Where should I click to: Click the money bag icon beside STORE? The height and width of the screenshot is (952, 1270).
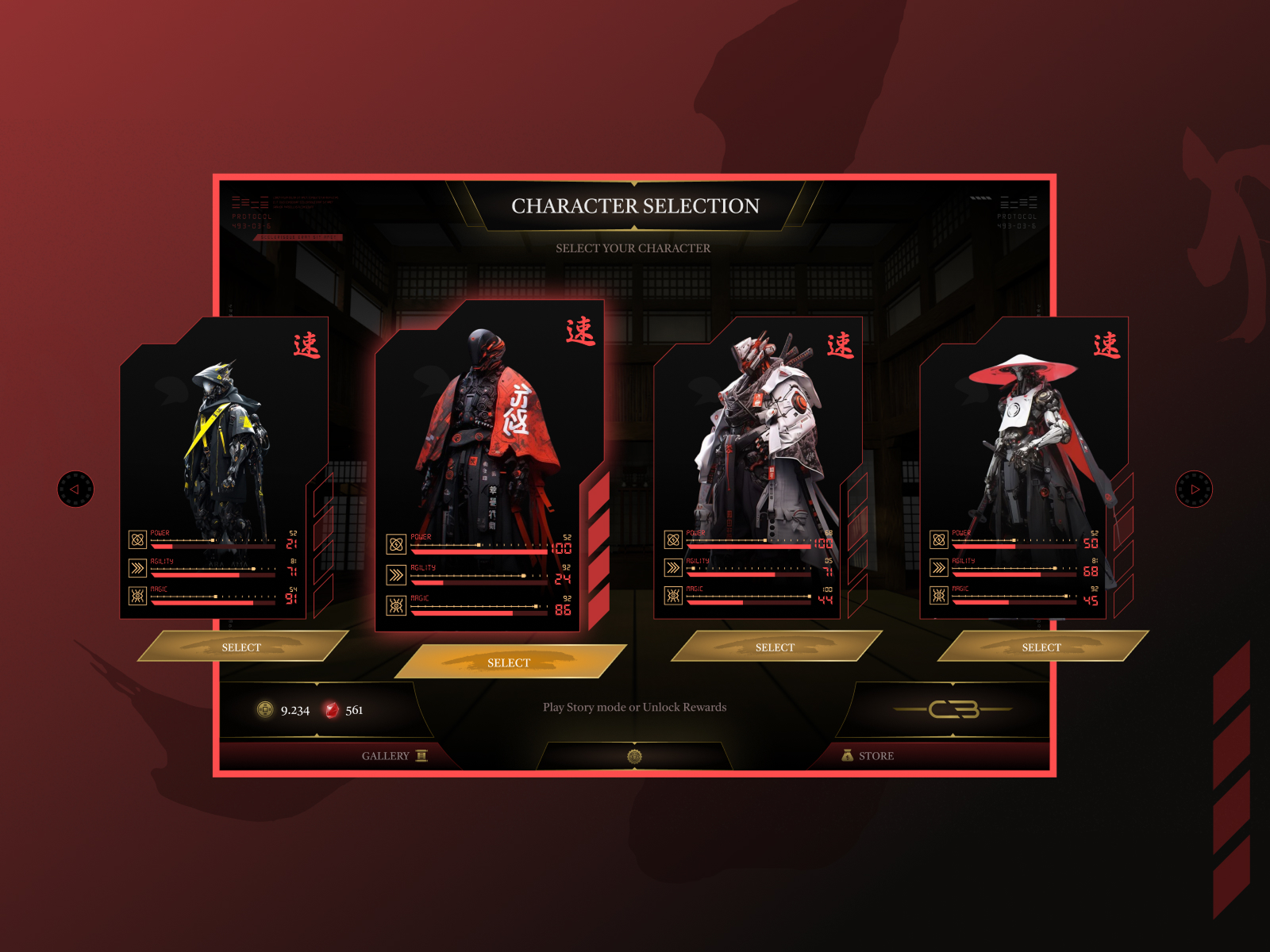tap(848, 756)
